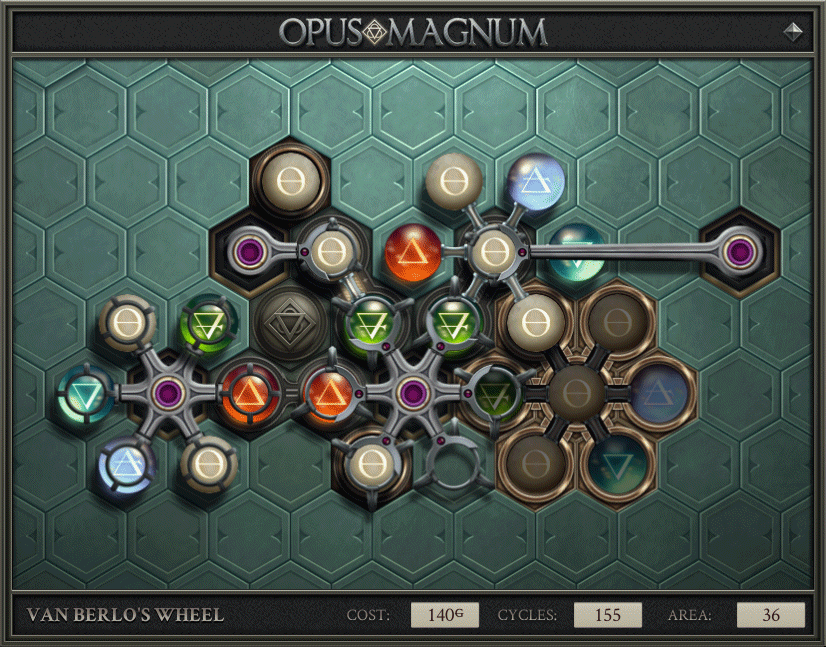
Task: Select the hub of the central six-armed mechanism
Action: [x=409, y=391]
